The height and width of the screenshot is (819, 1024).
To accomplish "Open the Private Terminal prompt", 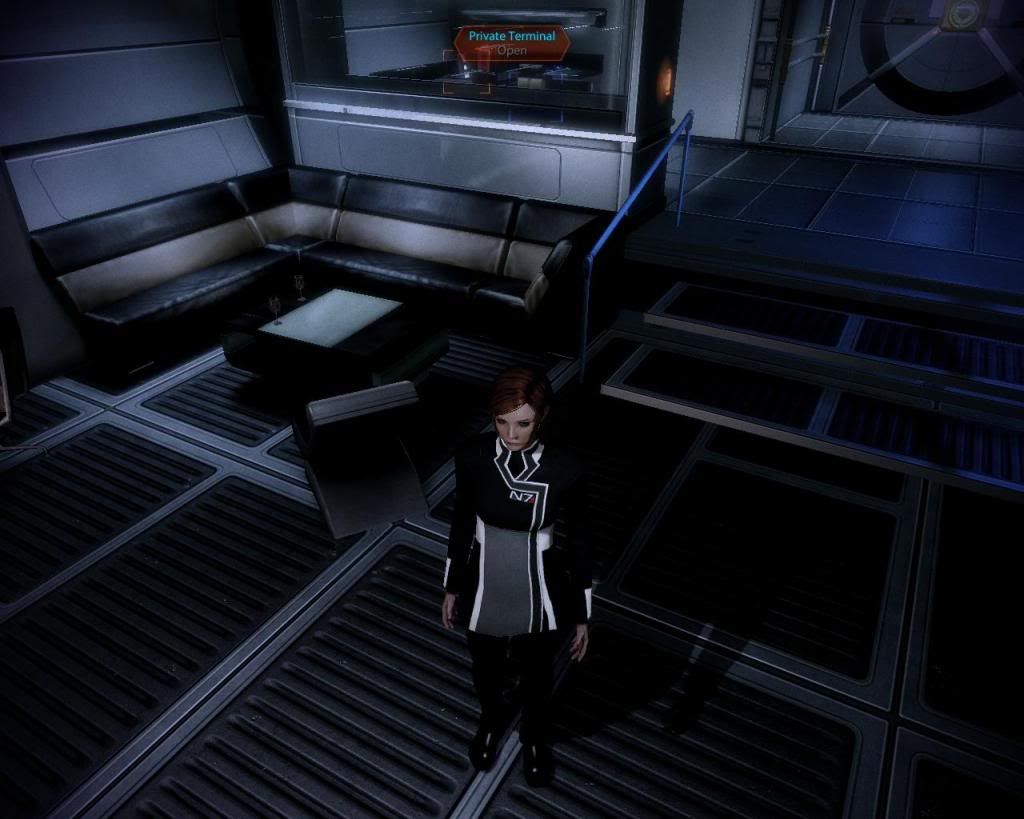I will (512, 42).
